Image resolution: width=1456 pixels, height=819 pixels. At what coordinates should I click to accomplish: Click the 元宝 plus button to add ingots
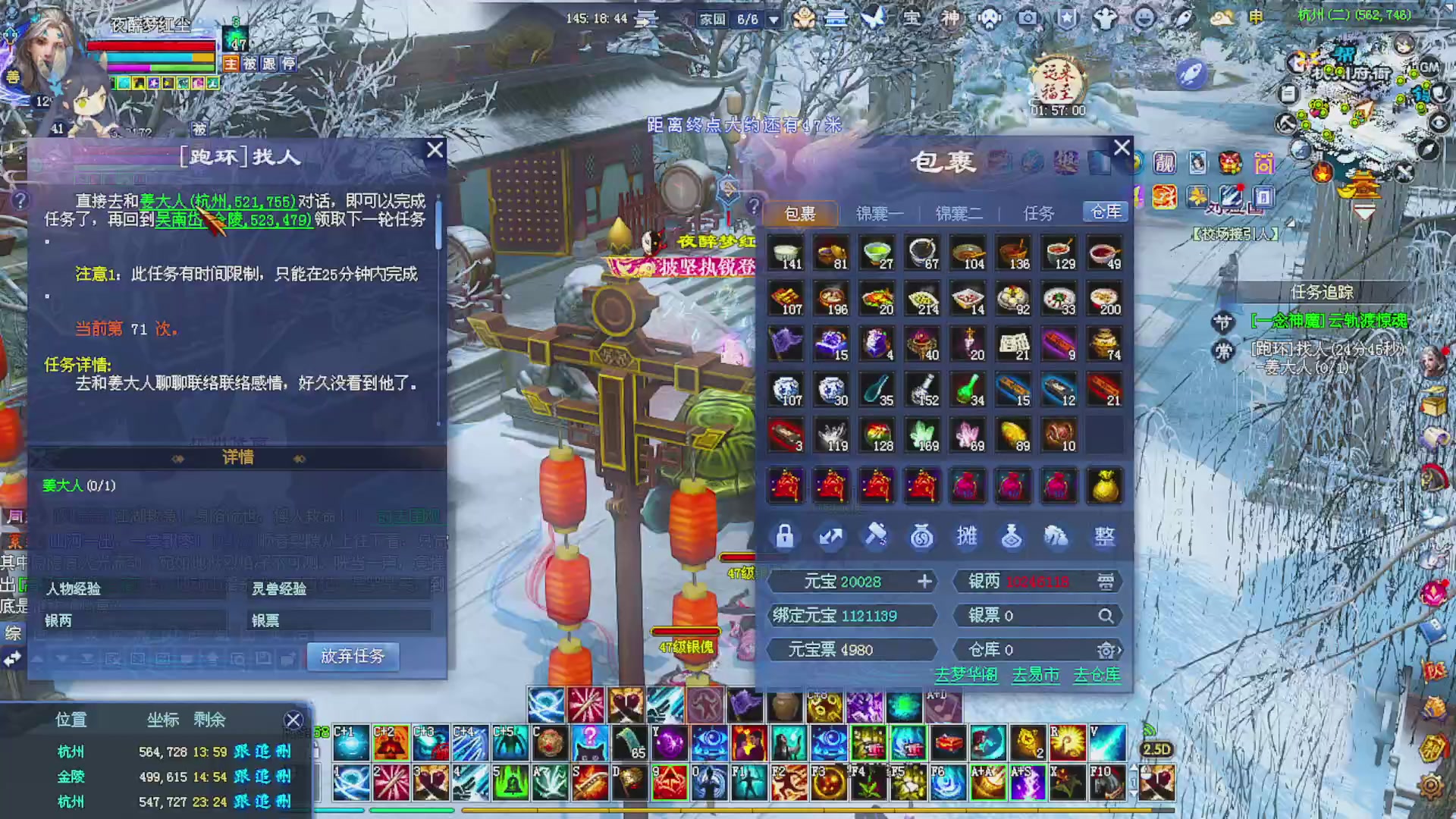(924, 582)
